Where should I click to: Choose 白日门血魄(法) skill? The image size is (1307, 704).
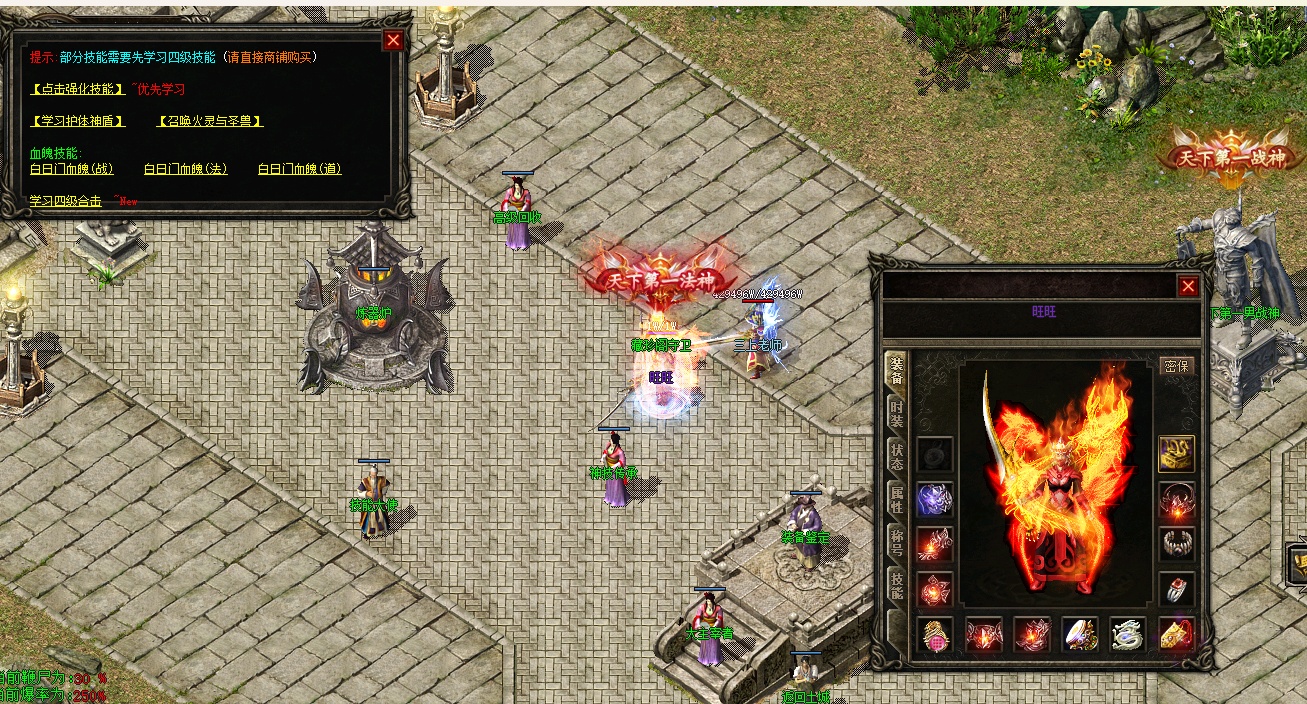pos(186,169)
